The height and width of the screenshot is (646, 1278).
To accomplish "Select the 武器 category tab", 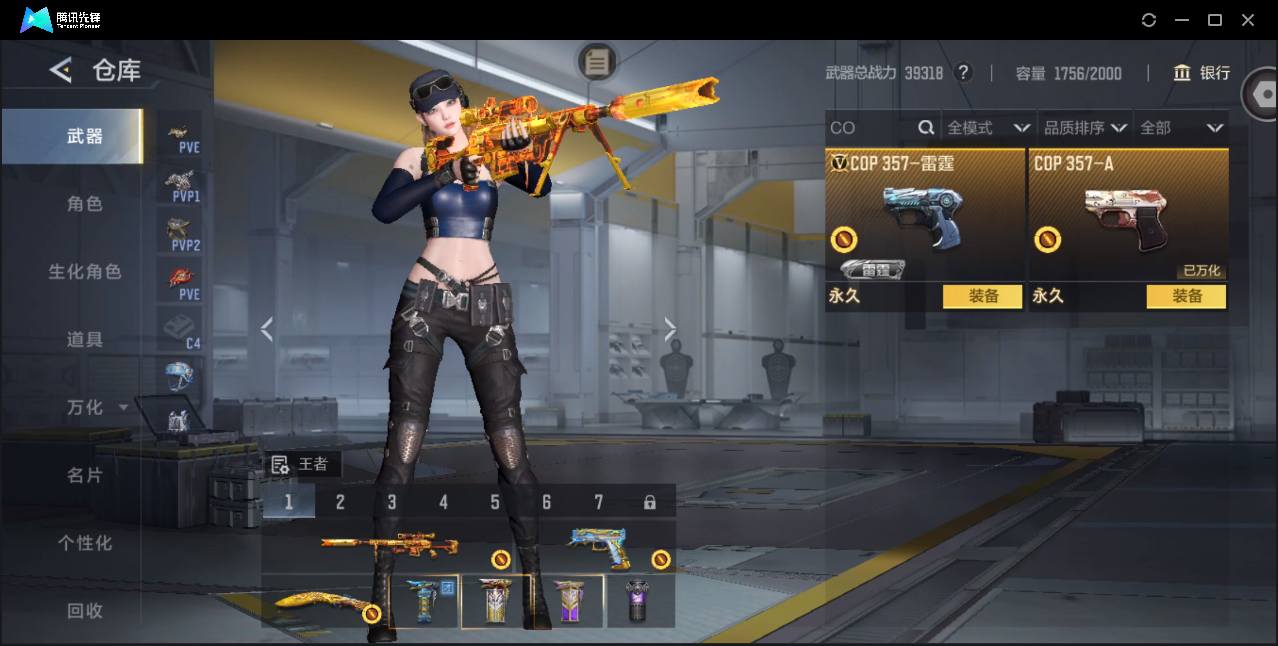I will (x=84, y=137).
